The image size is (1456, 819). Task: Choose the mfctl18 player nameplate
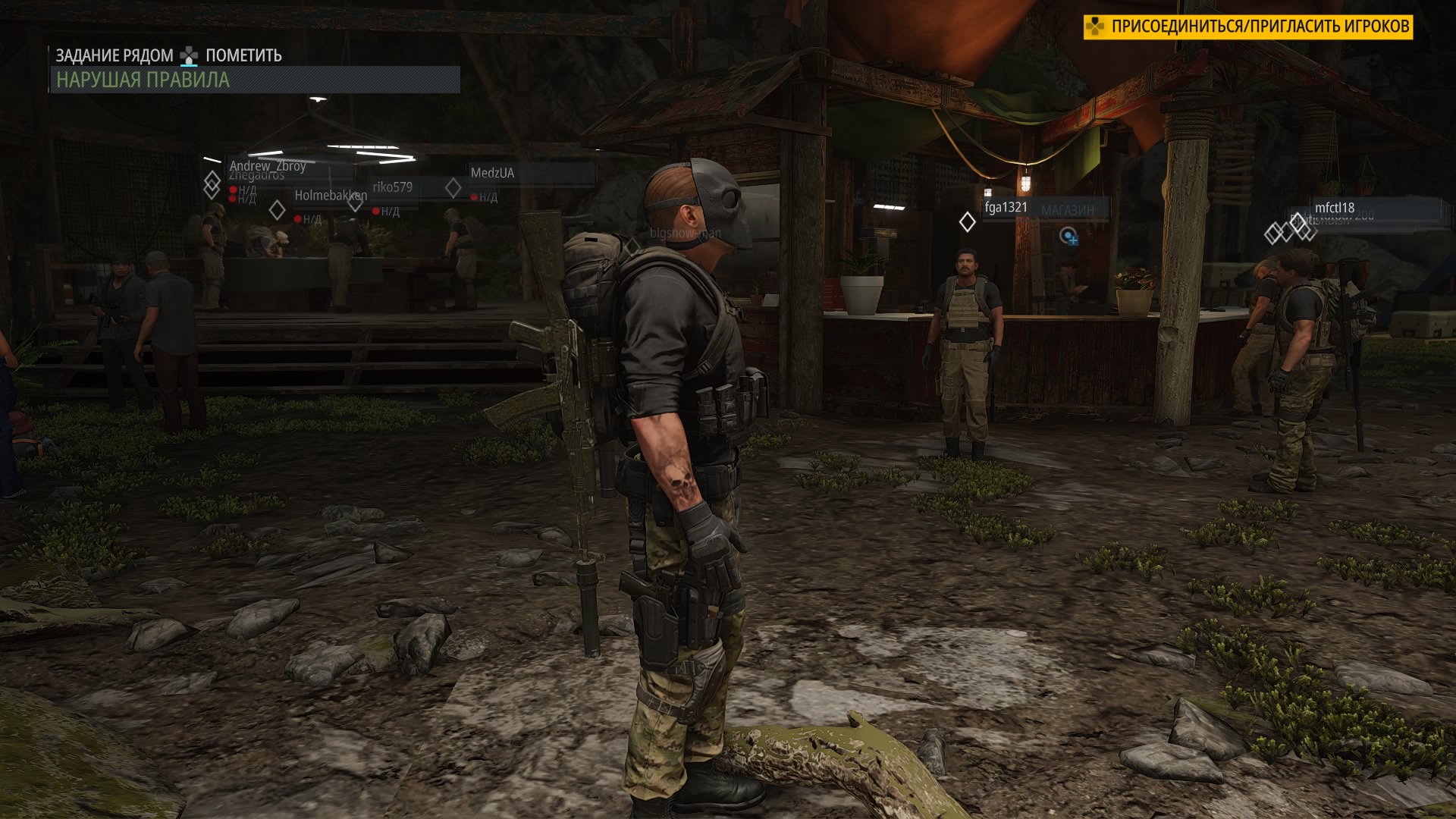point(1334,208)
